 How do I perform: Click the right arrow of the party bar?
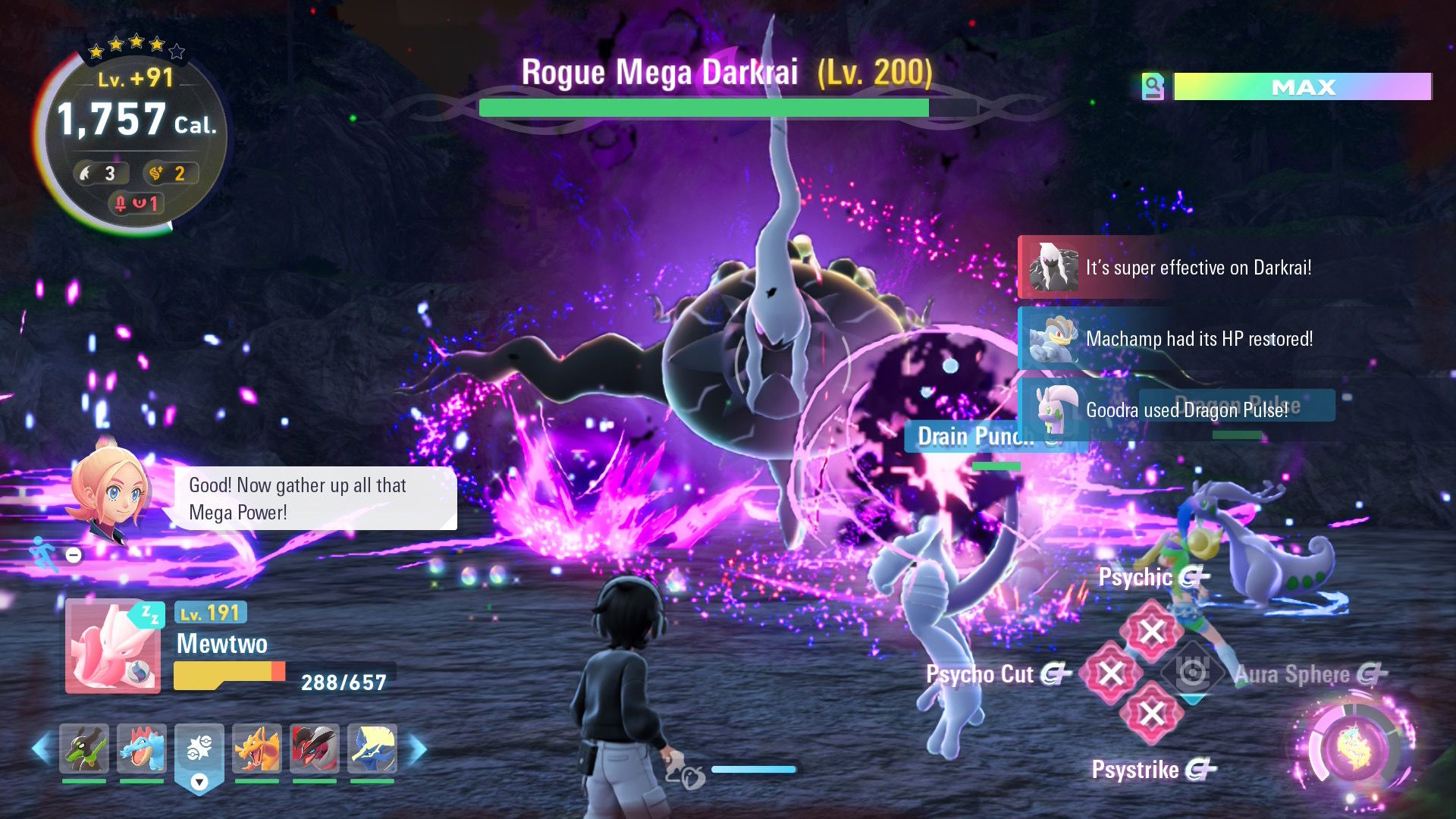pos(418,748)
